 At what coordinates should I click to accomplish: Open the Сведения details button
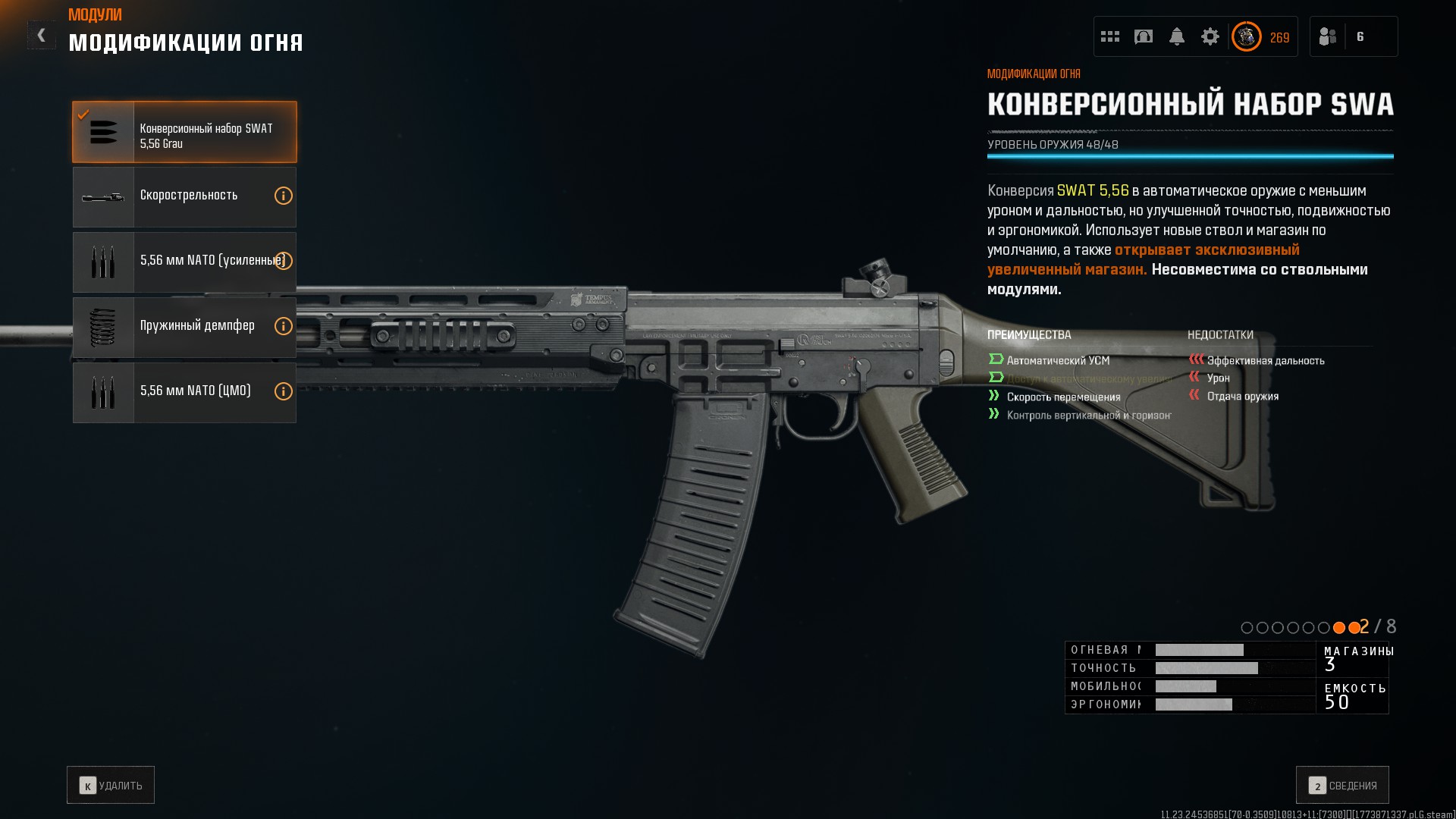click(1342, 785)
